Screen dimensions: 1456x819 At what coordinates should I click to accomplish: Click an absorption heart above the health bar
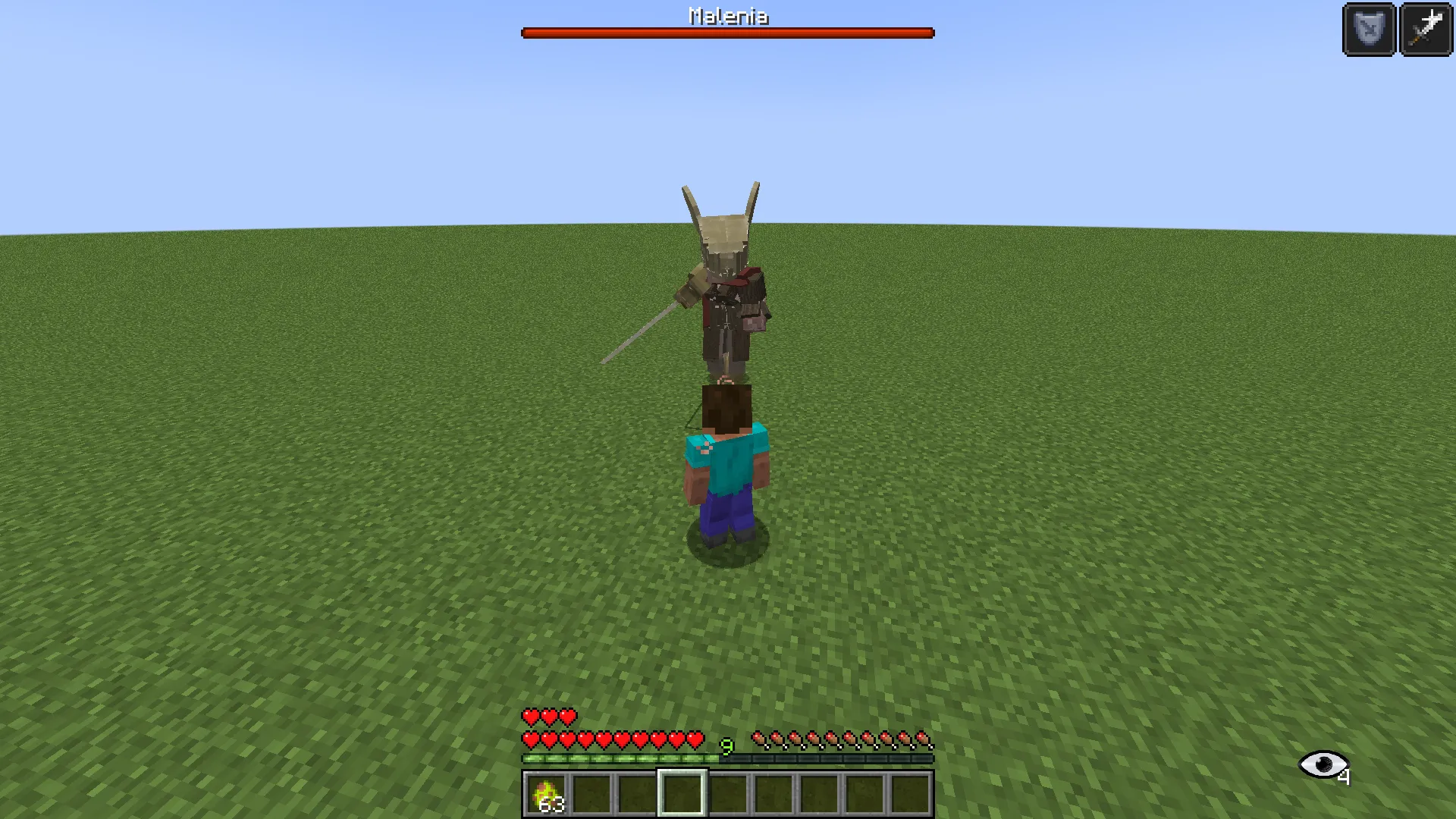click(531, 716)
